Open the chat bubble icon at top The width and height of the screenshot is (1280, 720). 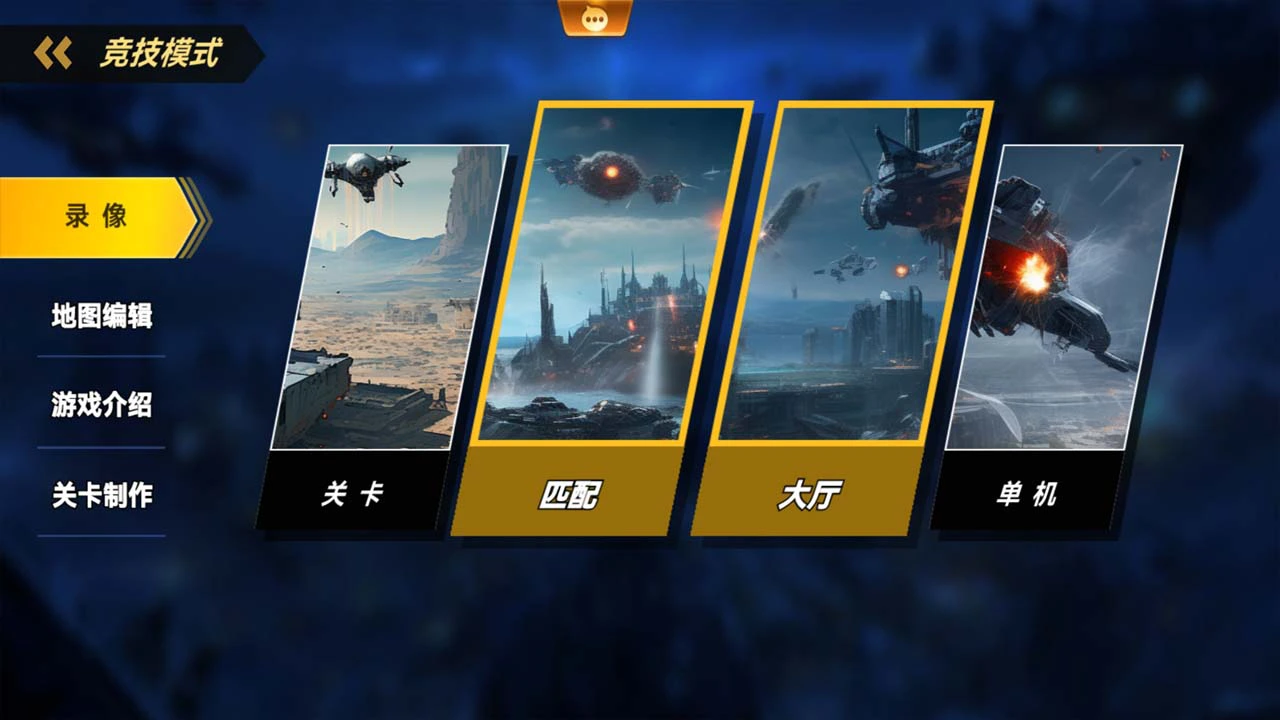point(596,18)
